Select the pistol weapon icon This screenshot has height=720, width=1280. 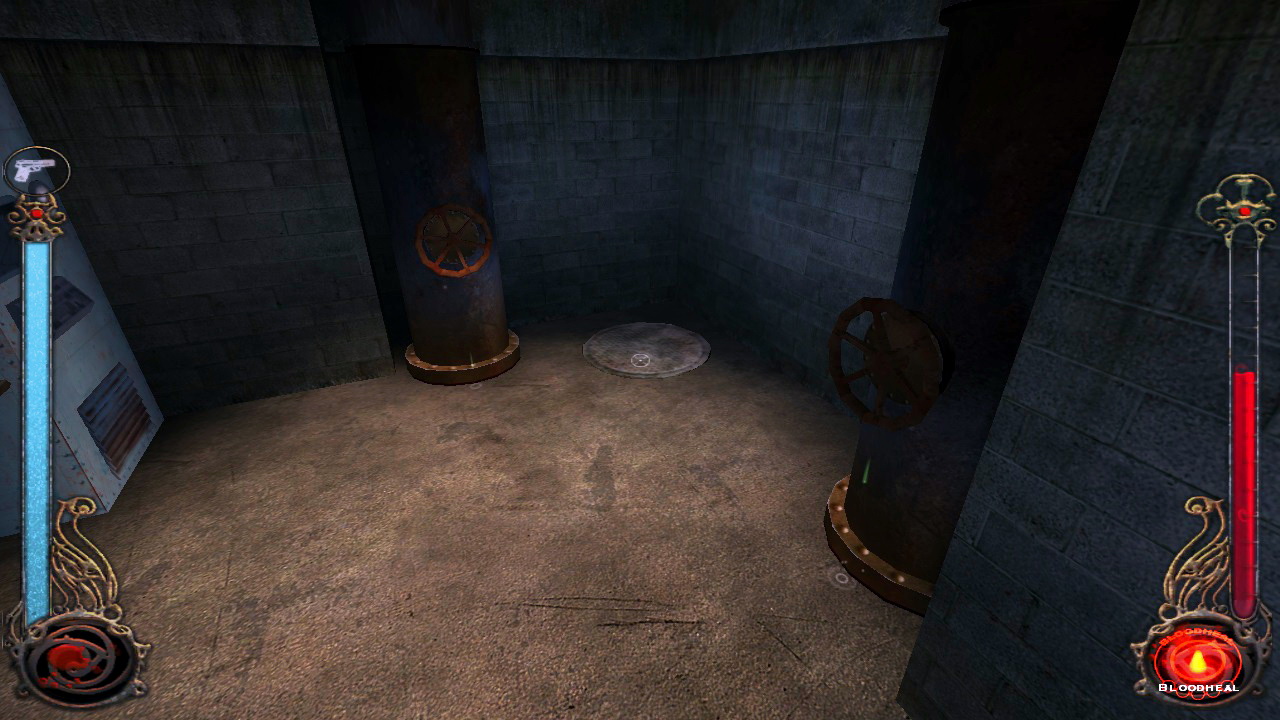point(37,169)
